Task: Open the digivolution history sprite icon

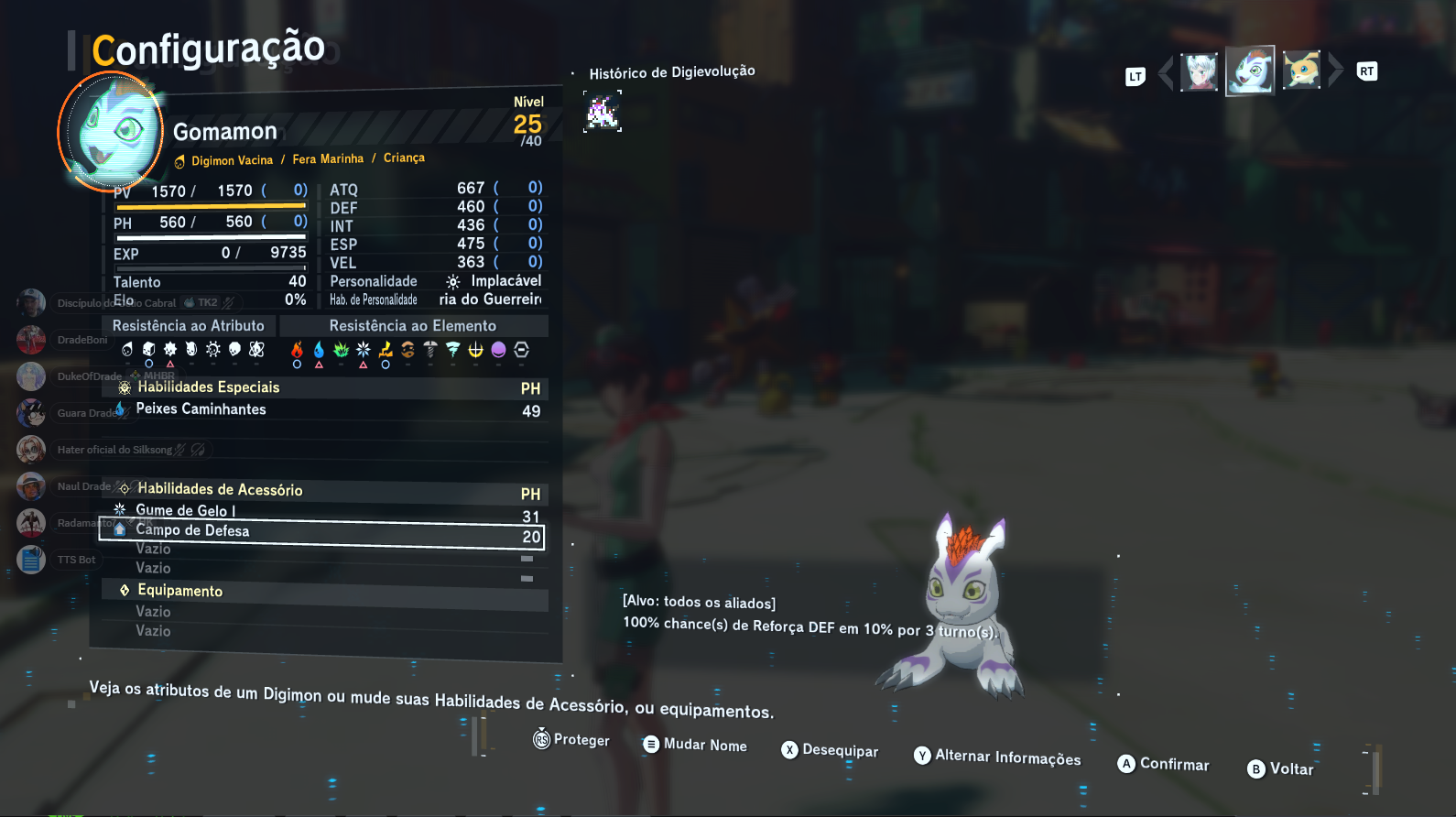Action: coord(603,112)
